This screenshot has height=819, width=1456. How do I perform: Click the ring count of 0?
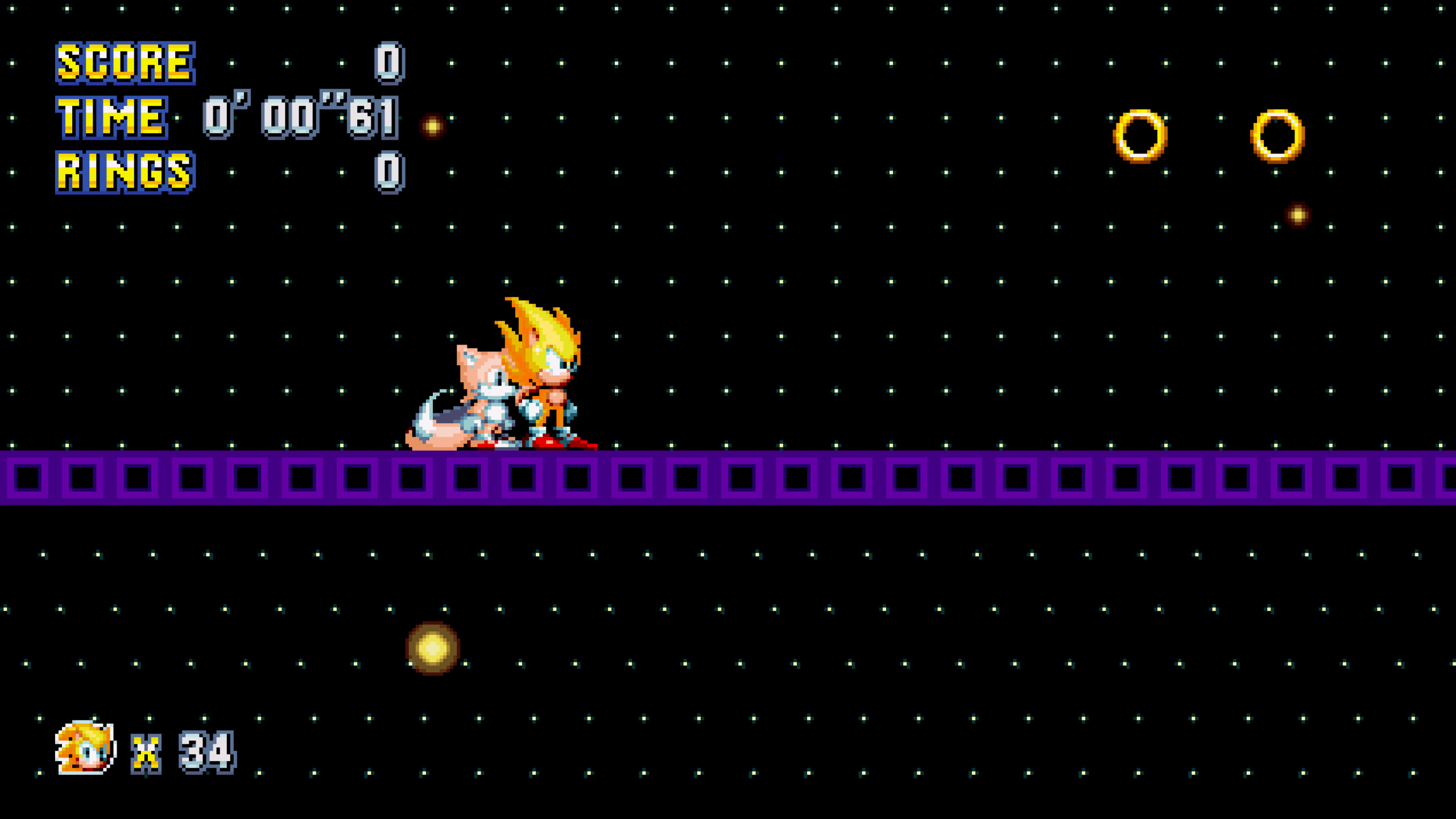tap(390, 171)
